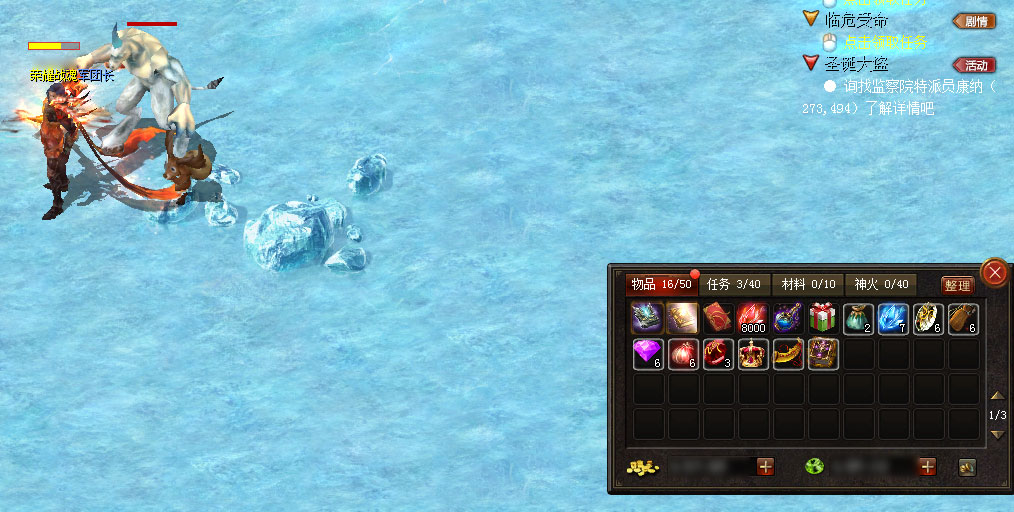Select the green gift box item

(x=823, y=318)
